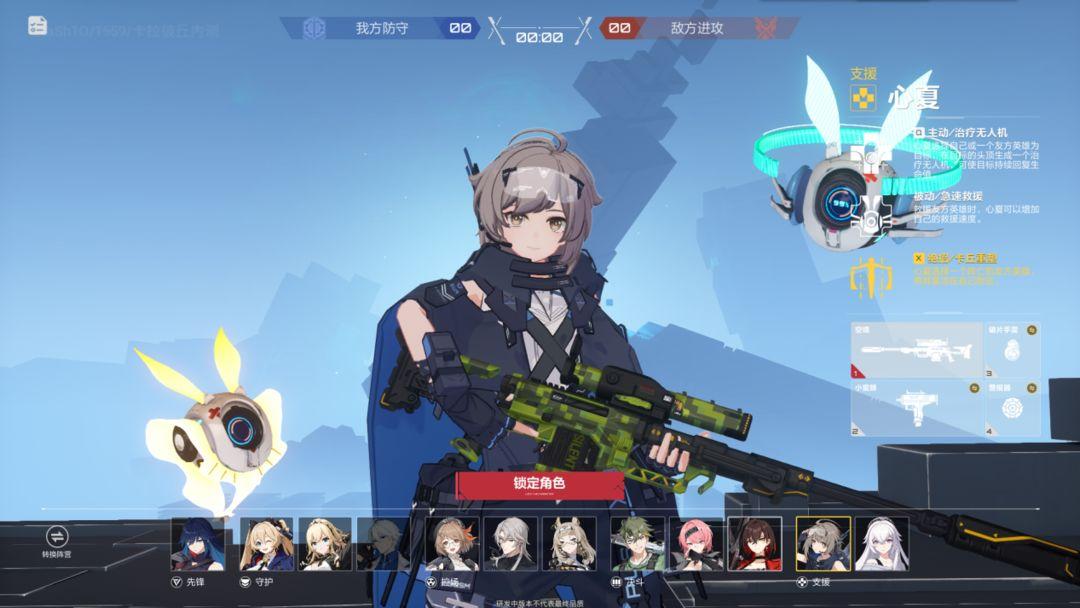The height and width of the screenshot is (608, 1080).
Task: Select the highlighted 心夏 support portrait
Action: click(823, 543)
